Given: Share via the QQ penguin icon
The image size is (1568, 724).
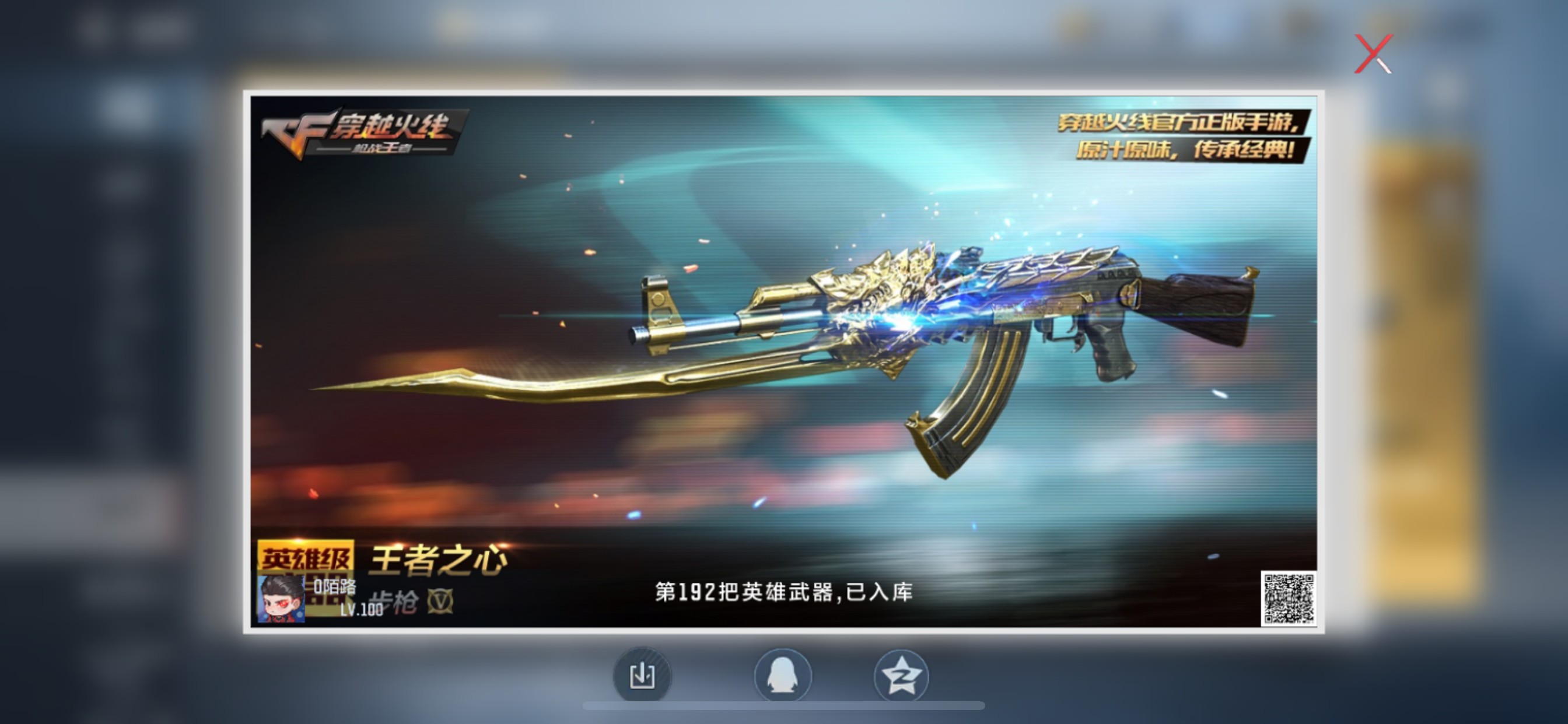Looking at the screenshot, I should 784,676.
